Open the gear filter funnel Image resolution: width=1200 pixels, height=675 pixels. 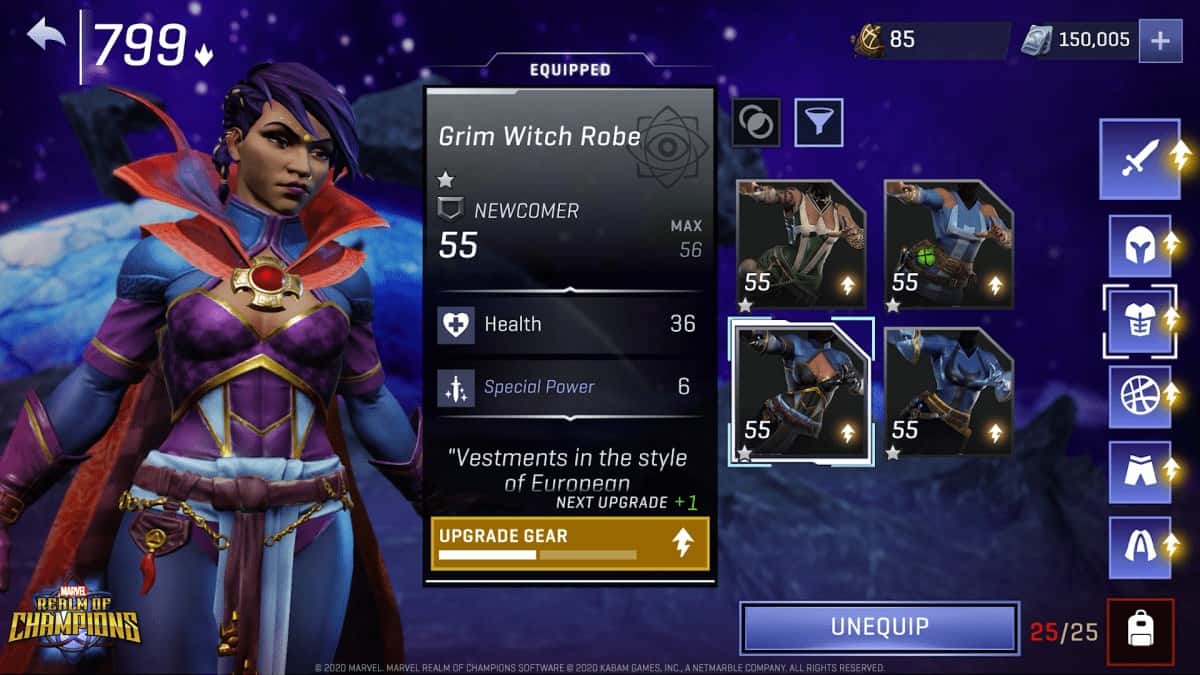coord(819,122)
